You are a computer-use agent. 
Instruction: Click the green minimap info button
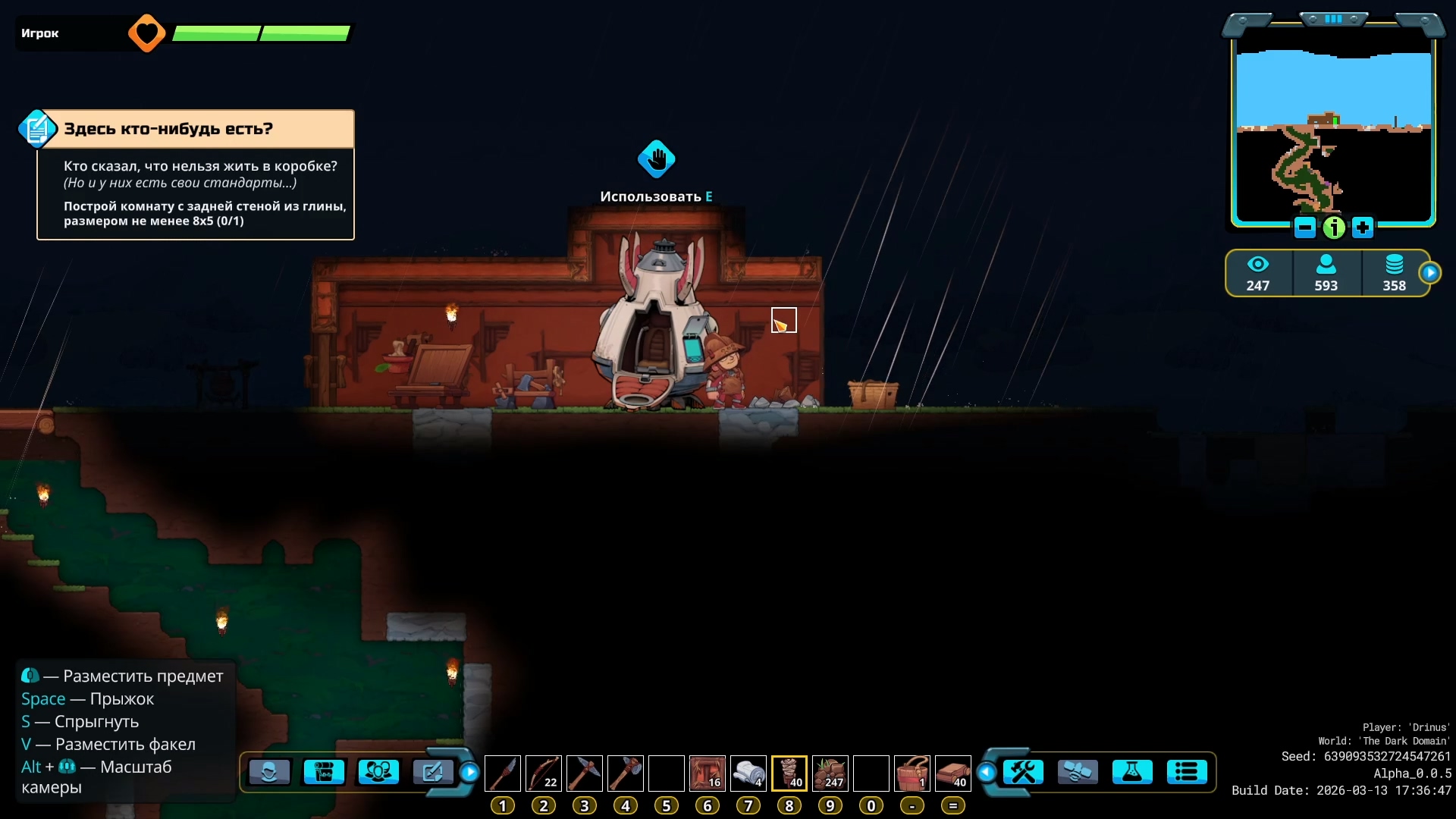coord(1334,227)
